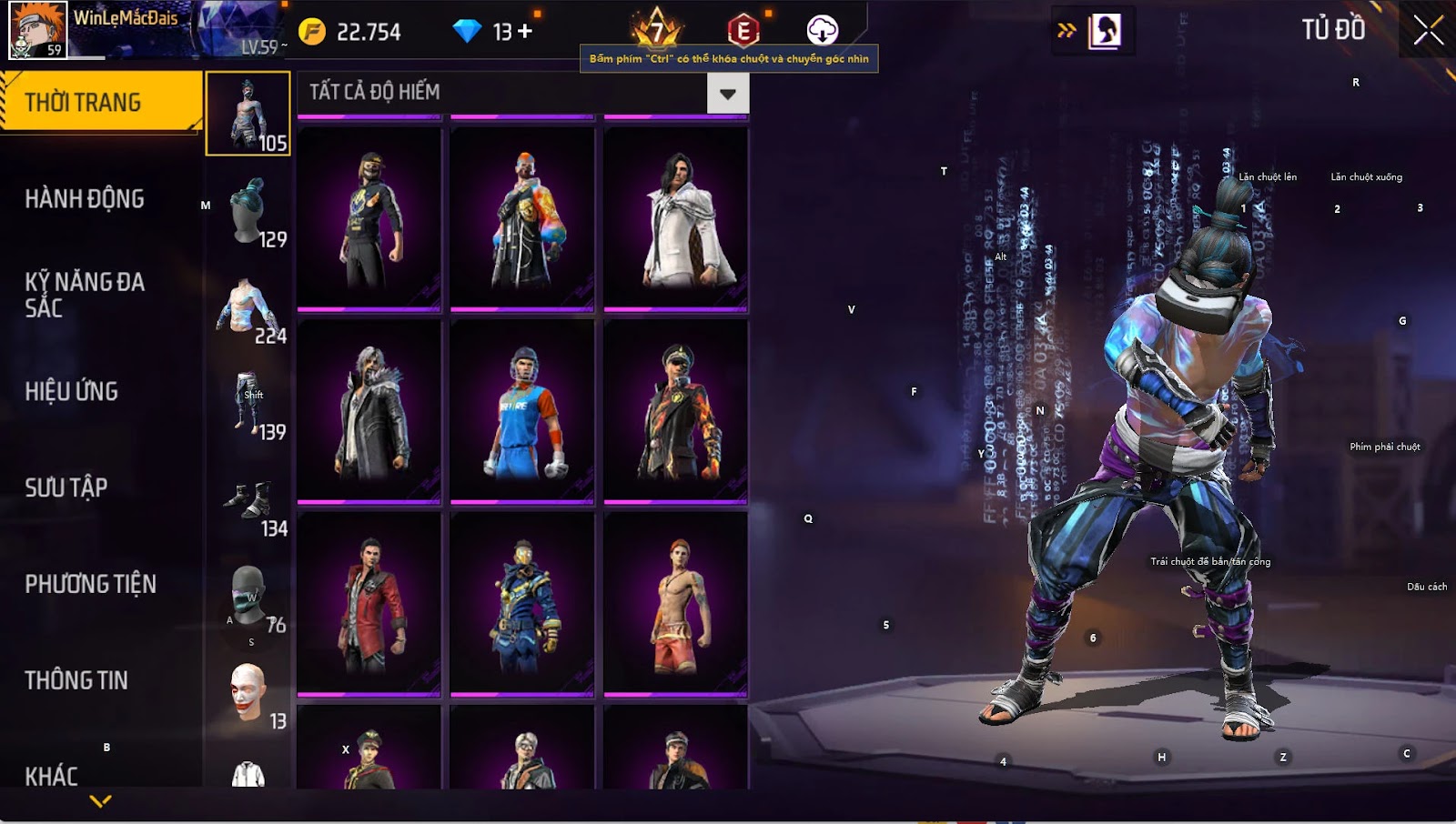The image size is (1456, 824).
Task: Show the Thông Tin section
Action: tap(76, 680)
